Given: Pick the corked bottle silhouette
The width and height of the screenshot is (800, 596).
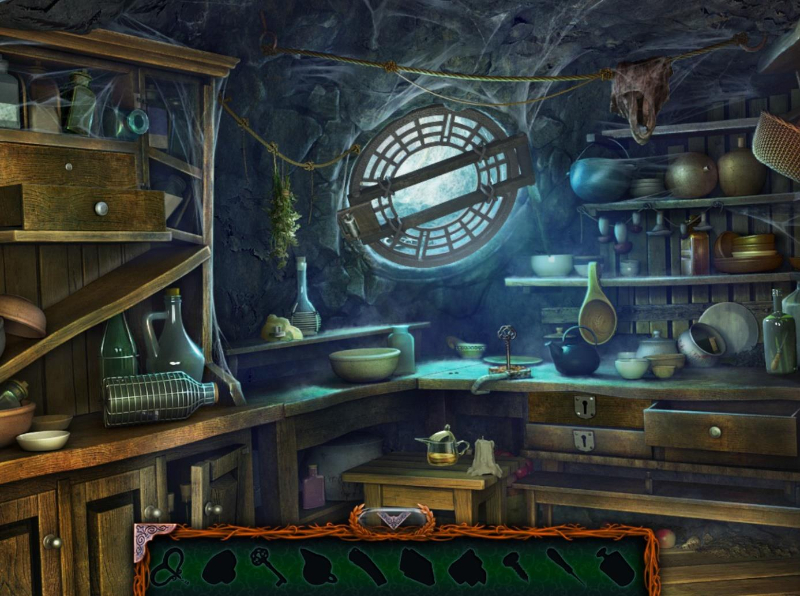Looking at the screenshot, I should click(x=616, y=567).
